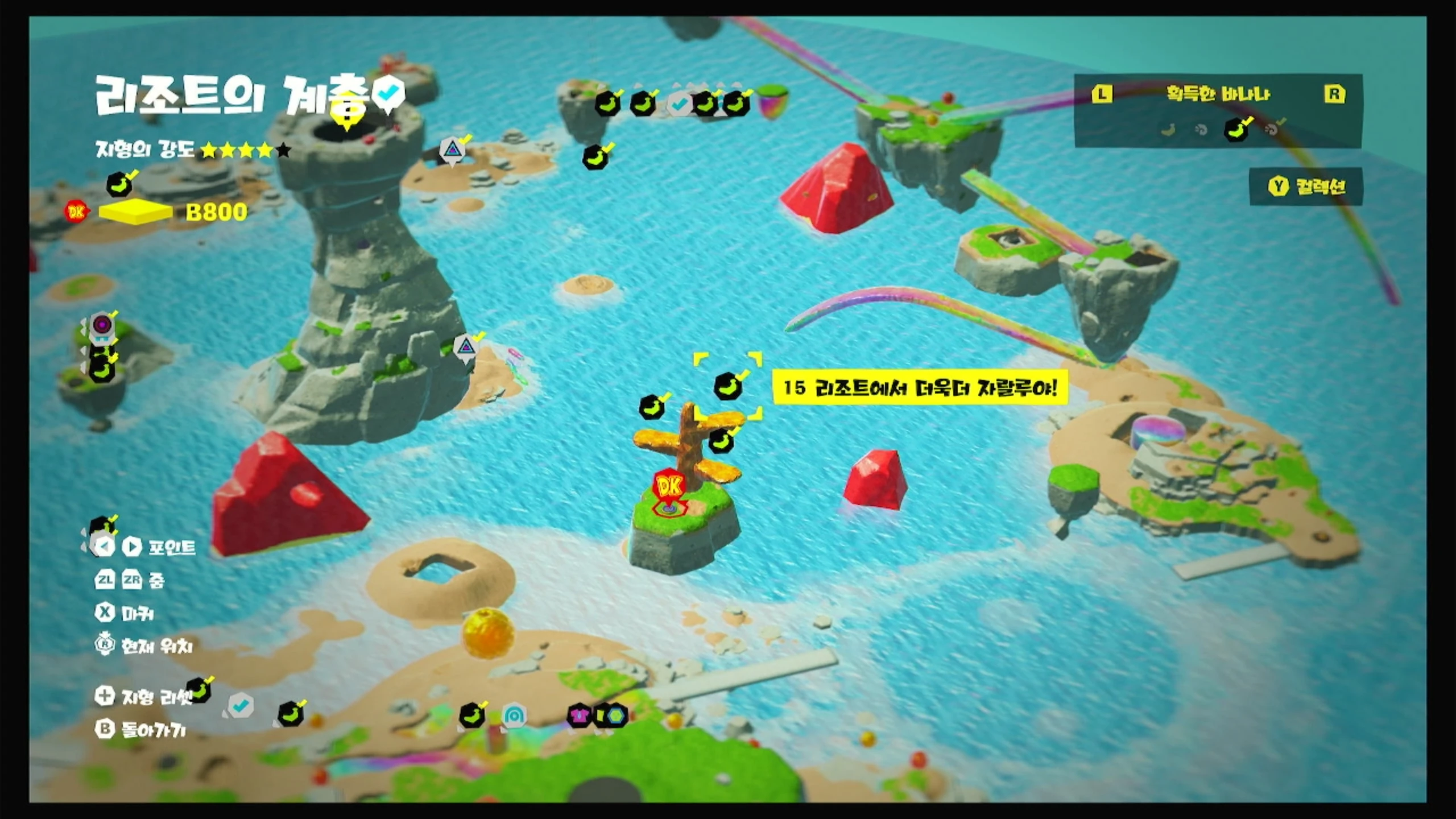Choose the uncollected banana filter icon
Image resolution: width=1456 pixels, height=819 pixels.
1168,130
